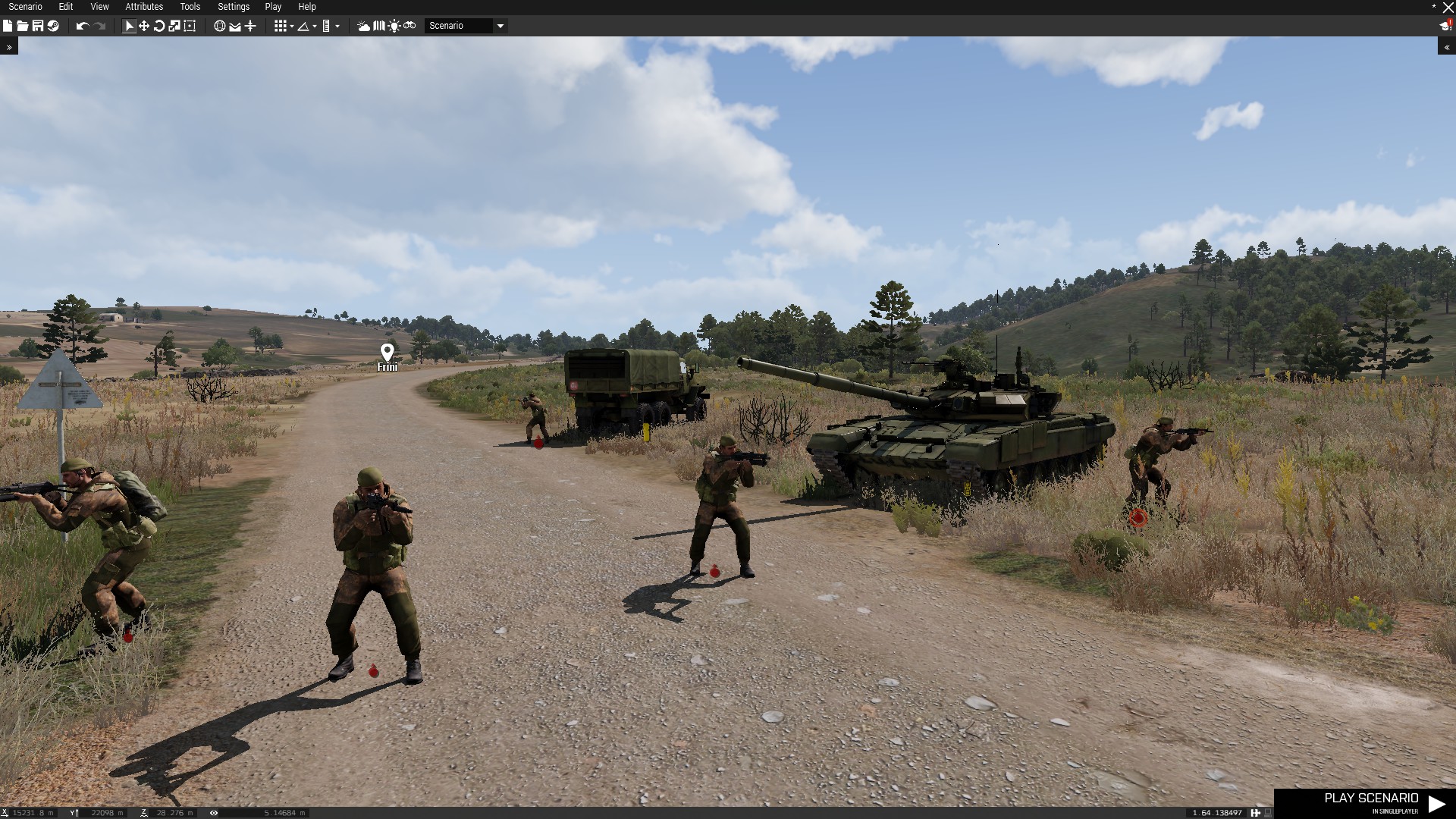Select the rotation widget tool
Screen dimensions: 1456x819
(159, 26)
